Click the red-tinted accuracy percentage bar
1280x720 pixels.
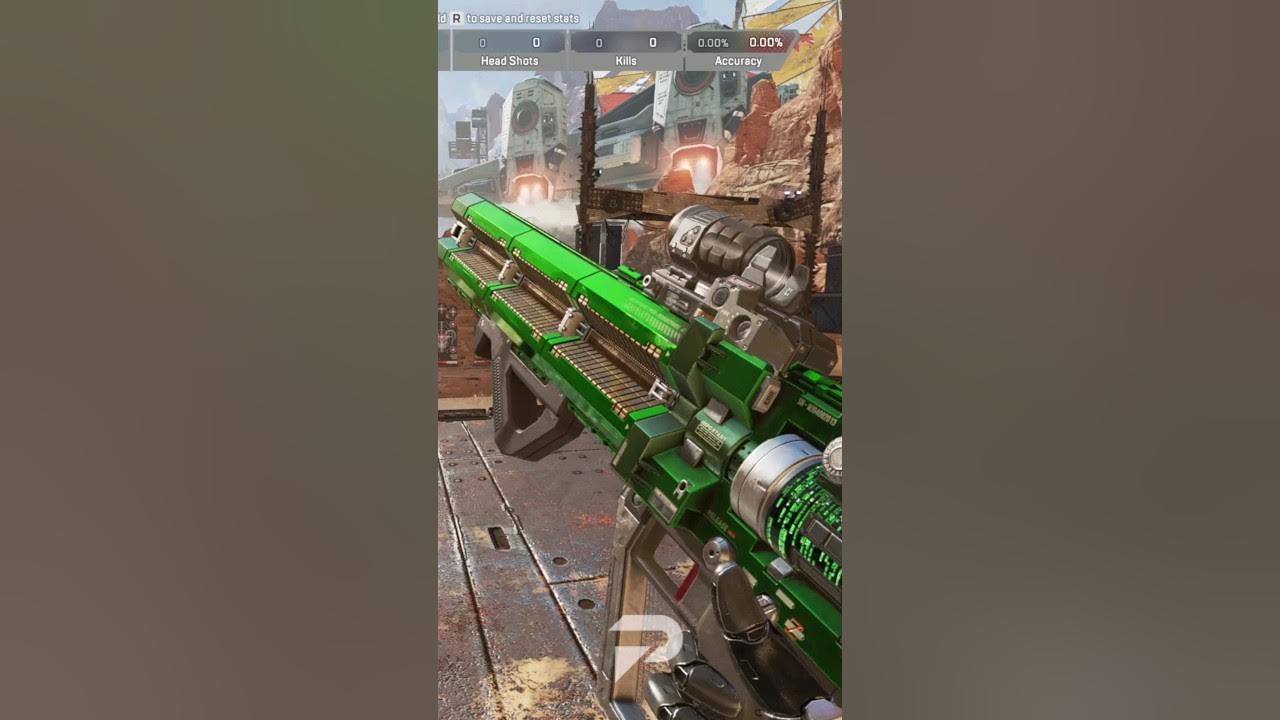coord(765,42)
